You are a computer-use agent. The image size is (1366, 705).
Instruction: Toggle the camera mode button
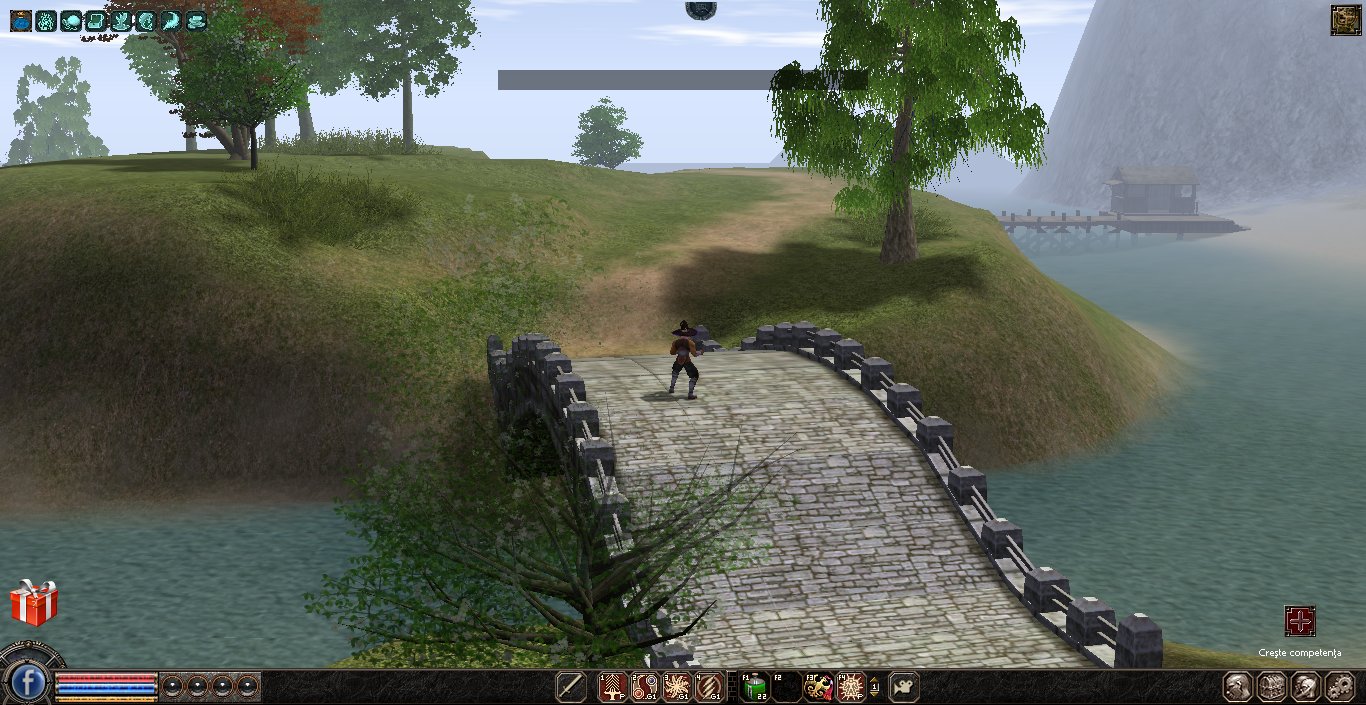pyautogui.click(x=903, y=687)
